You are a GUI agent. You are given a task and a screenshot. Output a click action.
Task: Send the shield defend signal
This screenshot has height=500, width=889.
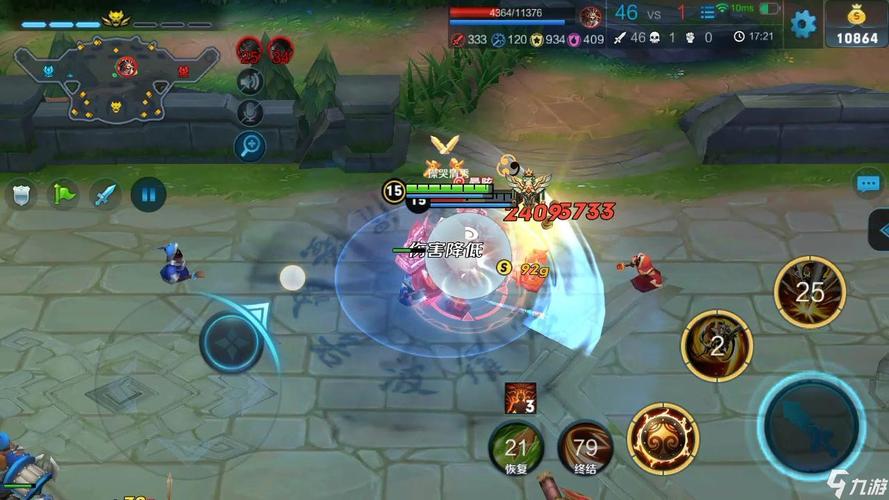coord(22,194)
